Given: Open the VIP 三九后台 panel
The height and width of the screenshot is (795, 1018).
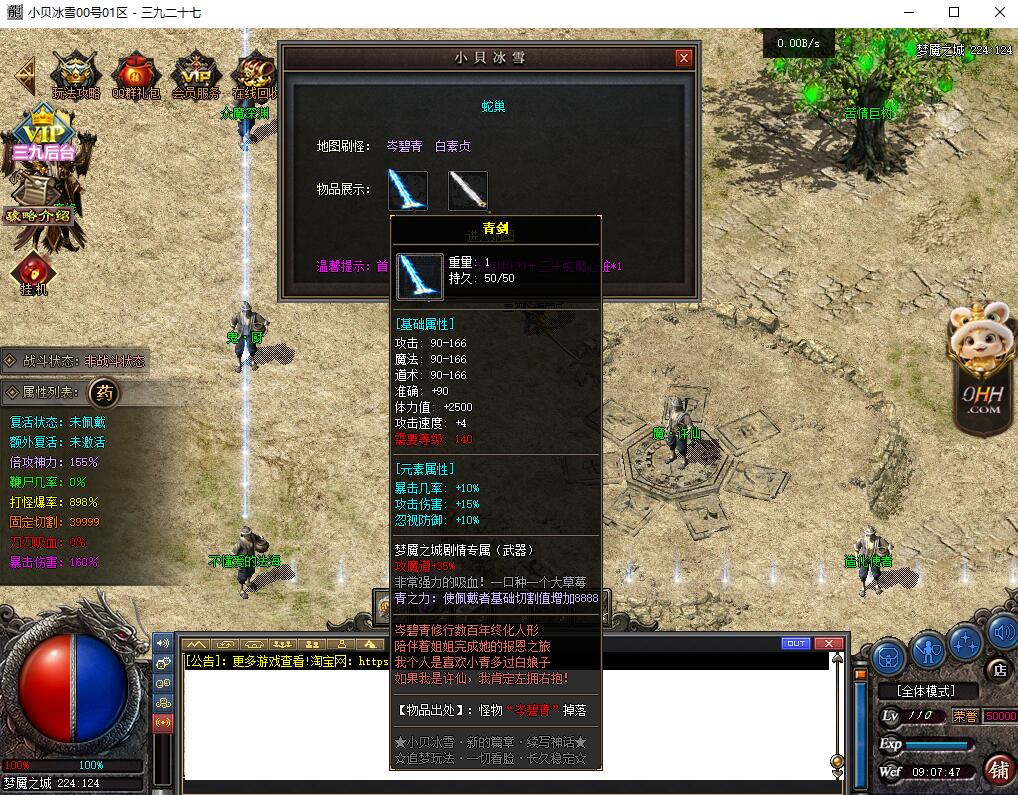Looking at the screenshot, I should [43, 134].
